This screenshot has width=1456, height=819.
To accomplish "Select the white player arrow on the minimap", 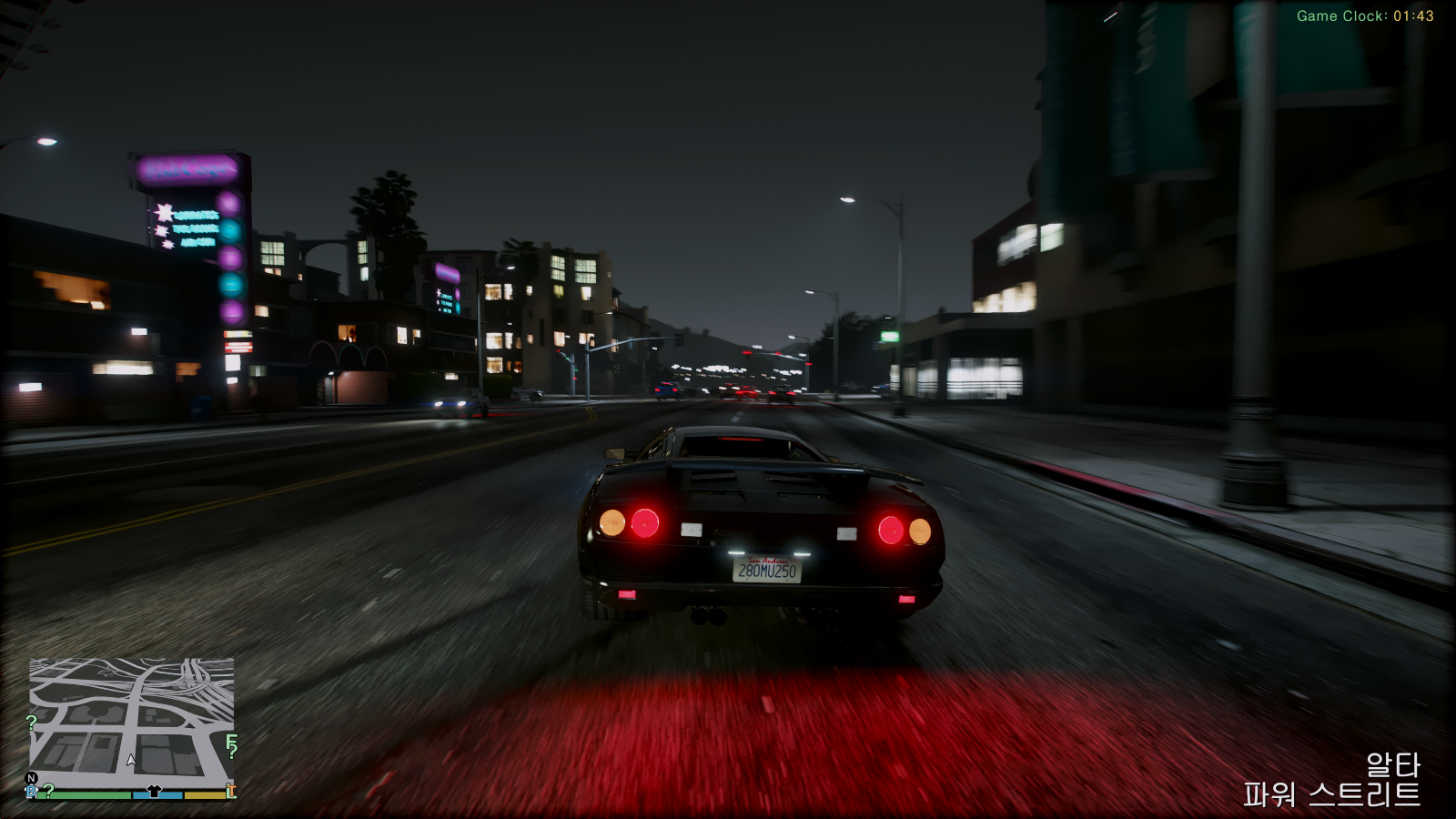I will 132,759.
